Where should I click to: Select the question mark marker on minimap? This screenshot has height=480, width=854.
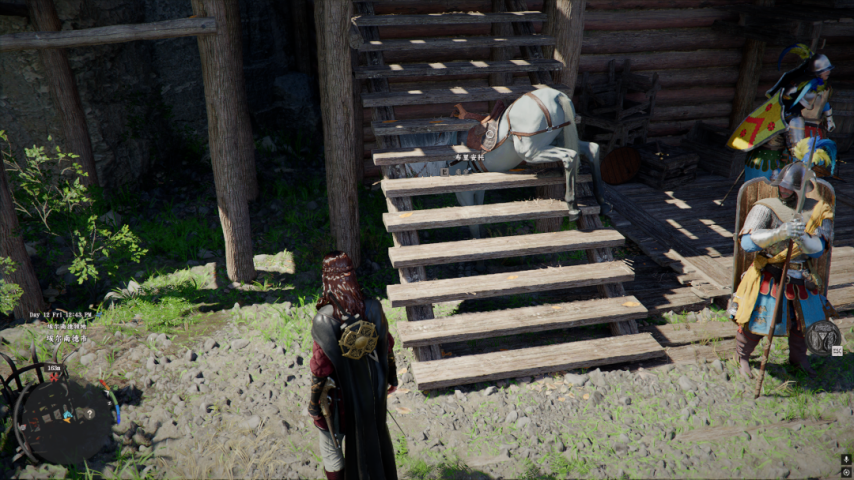point(90,413)
